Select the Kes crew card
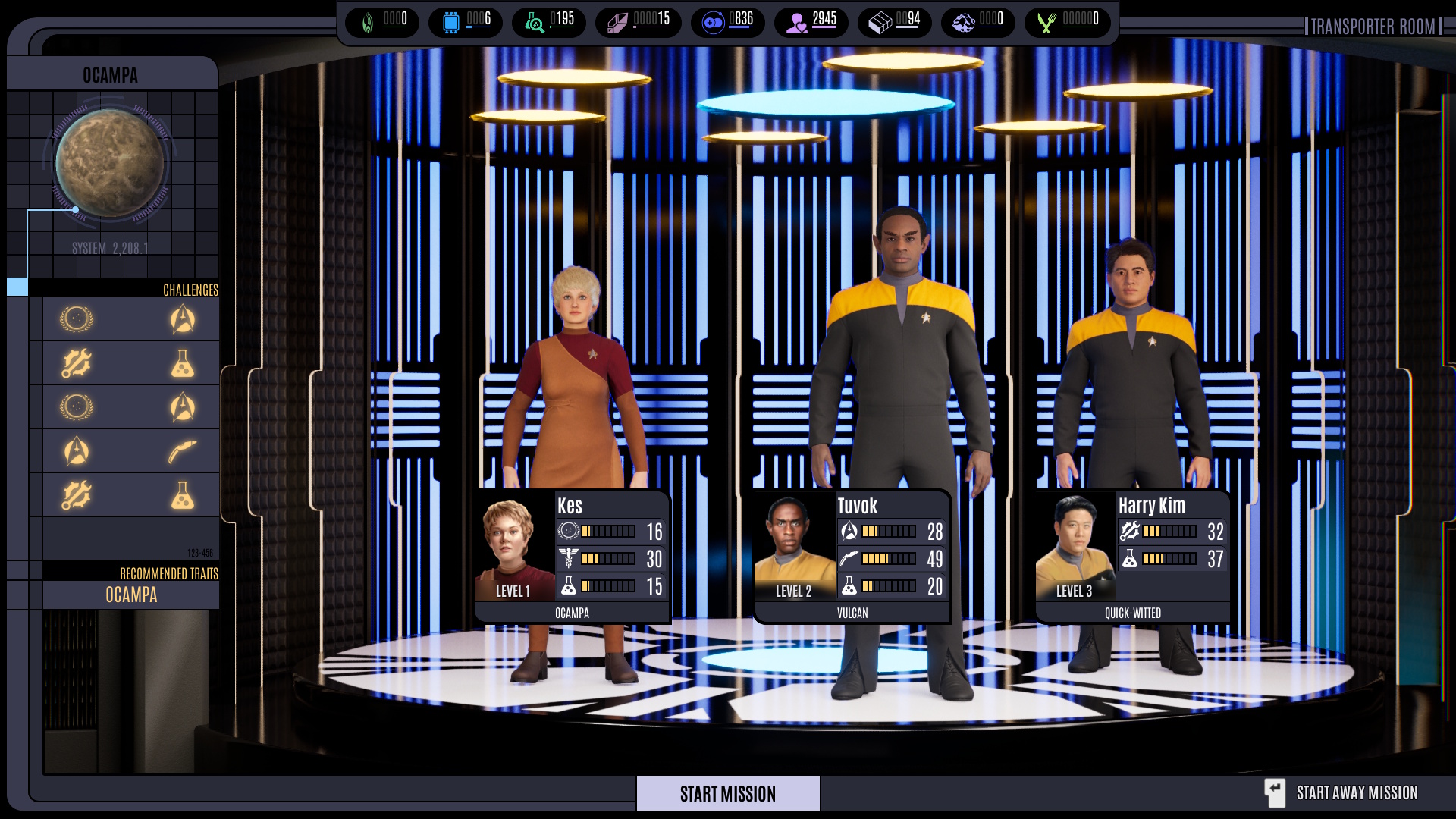Viewport: 1456px width, 819px height. (x=573, y=557)
